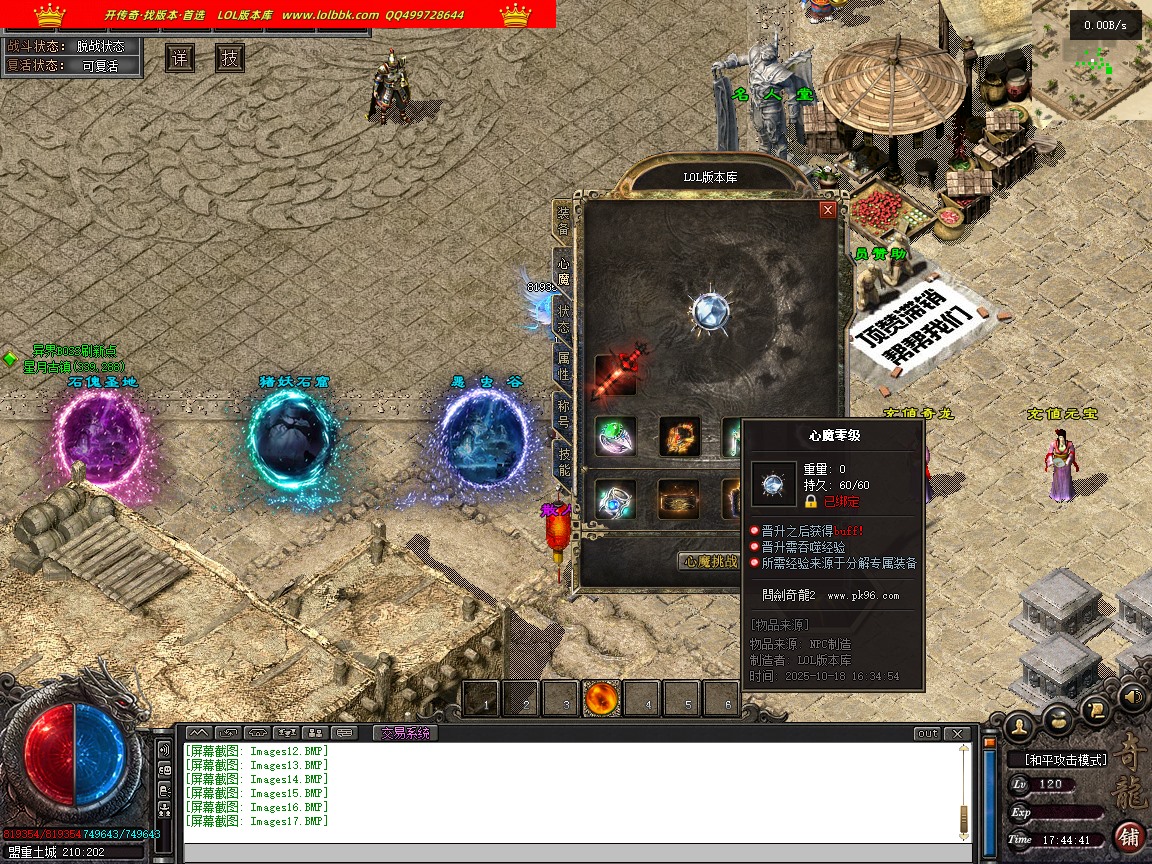Close the LOL版本库 character panel

tap(827, 210)
